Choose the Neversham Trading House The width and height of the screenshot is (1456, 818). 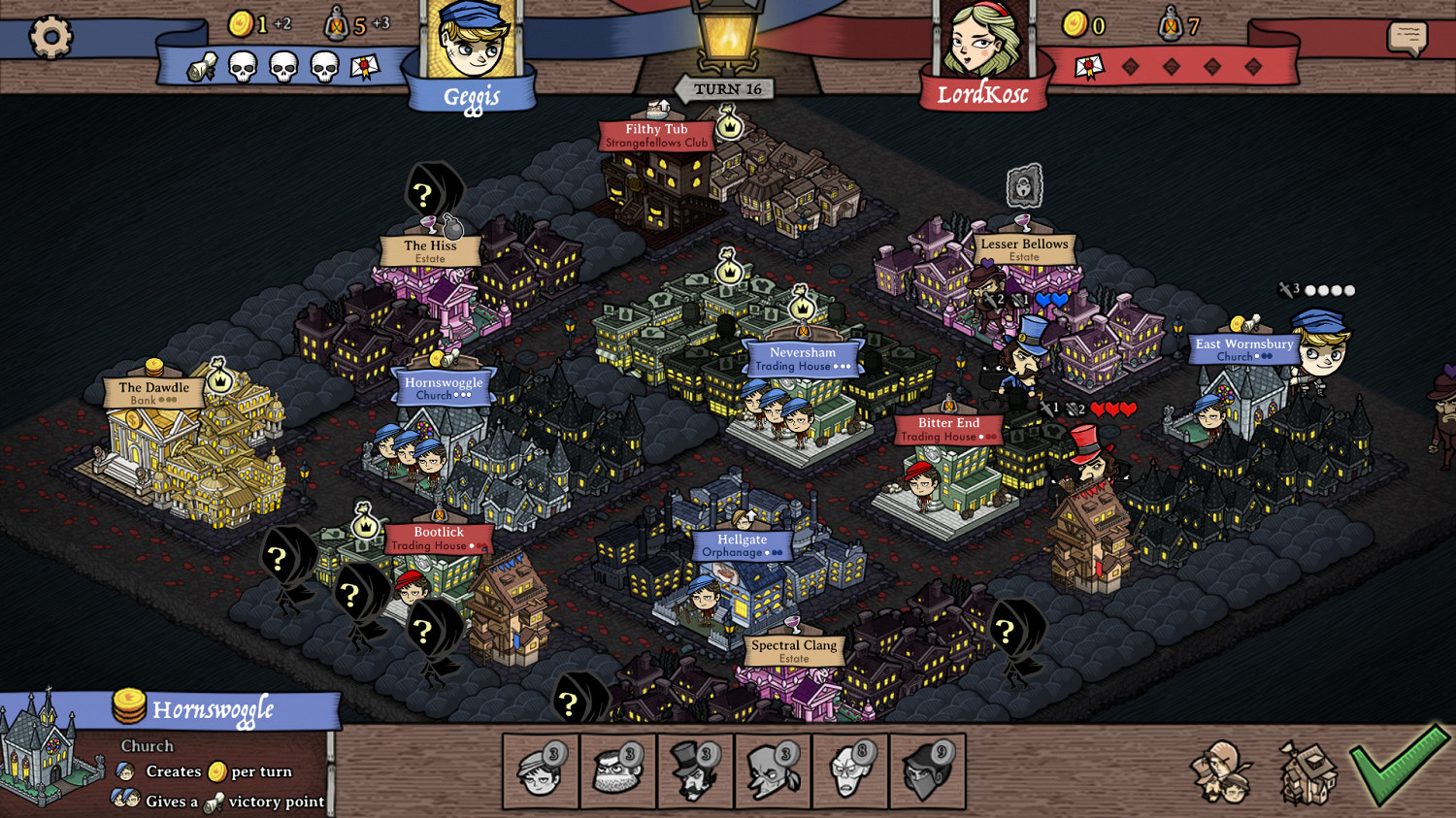click(x=803, y=358)
